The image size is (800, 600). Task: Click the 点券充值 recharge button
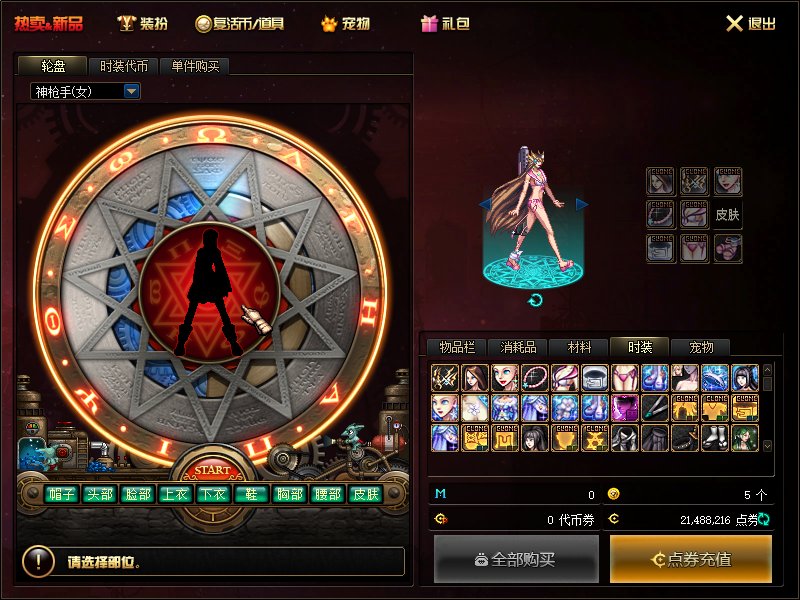(691, 559)
